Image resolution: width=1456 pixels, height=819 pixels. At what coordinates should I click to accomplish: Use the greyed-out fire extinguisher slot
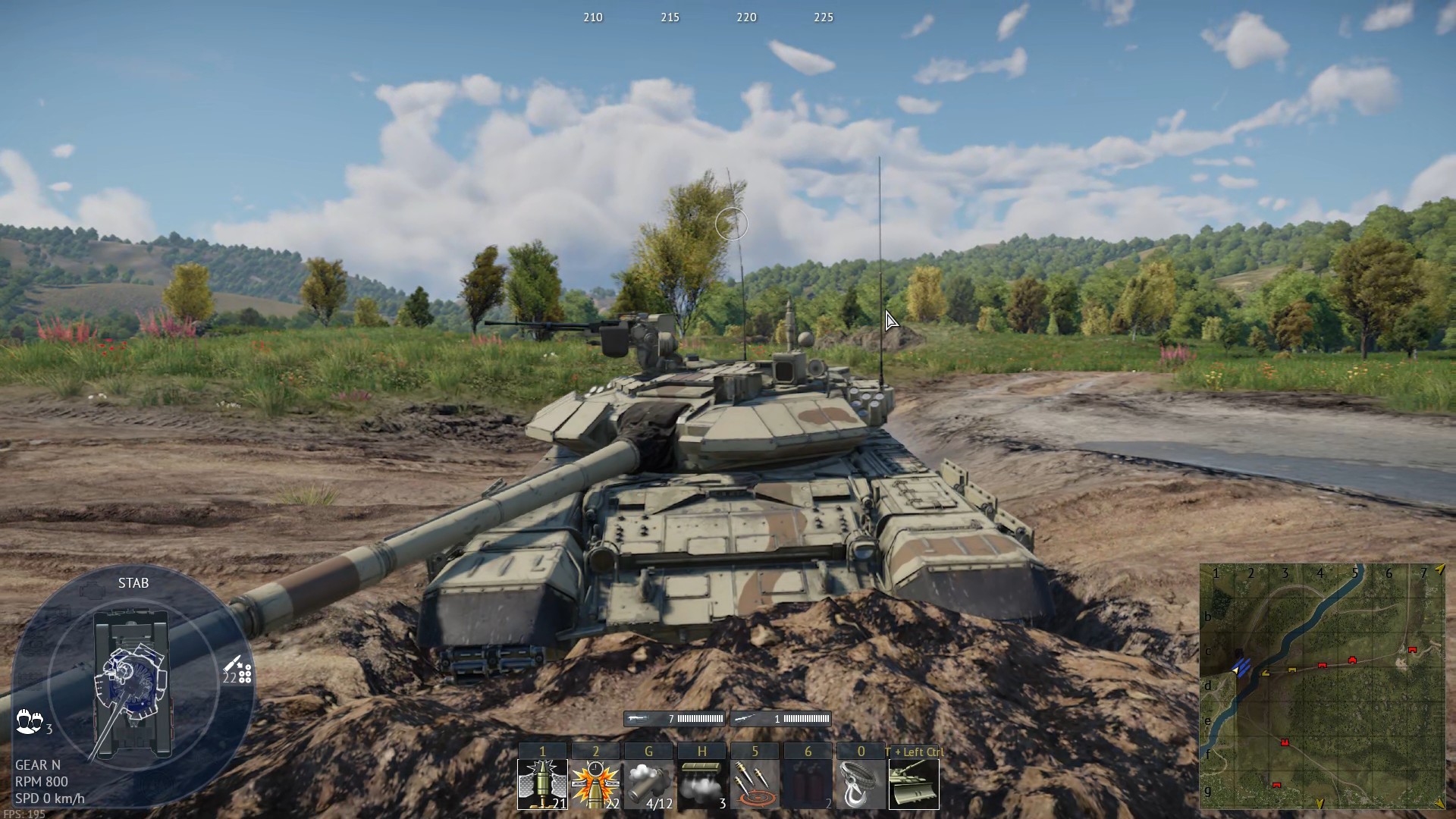click(808, 783)
